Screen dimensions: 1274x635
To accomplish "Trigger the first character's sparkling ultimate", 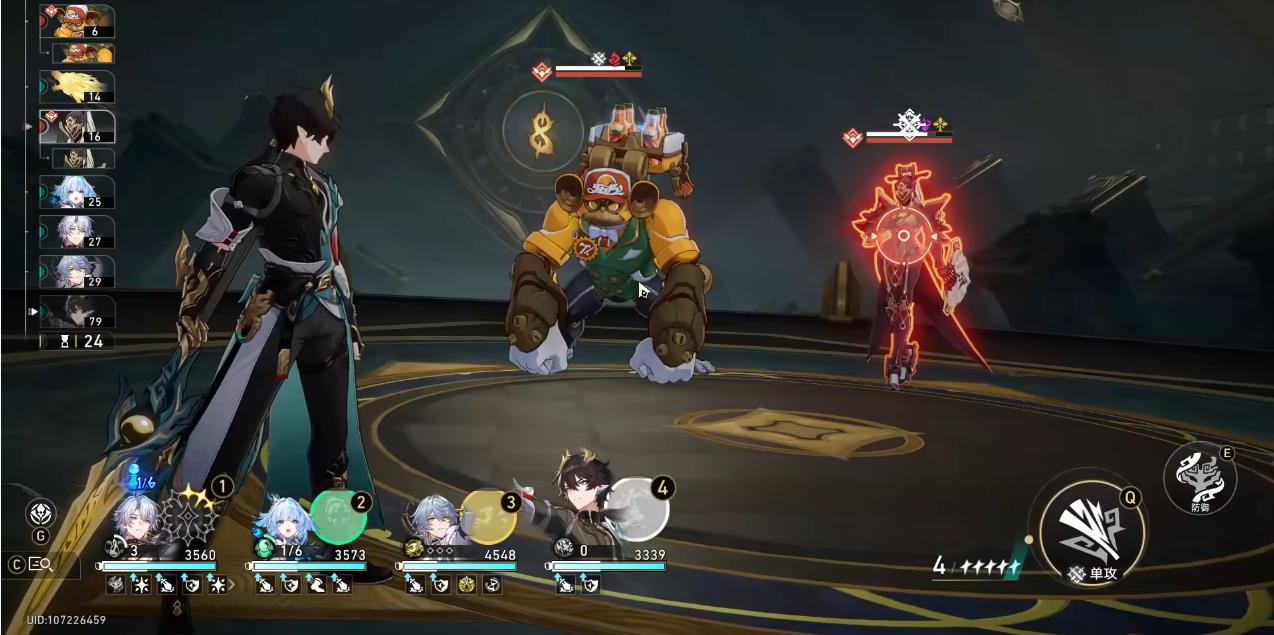I will point(190,513).
